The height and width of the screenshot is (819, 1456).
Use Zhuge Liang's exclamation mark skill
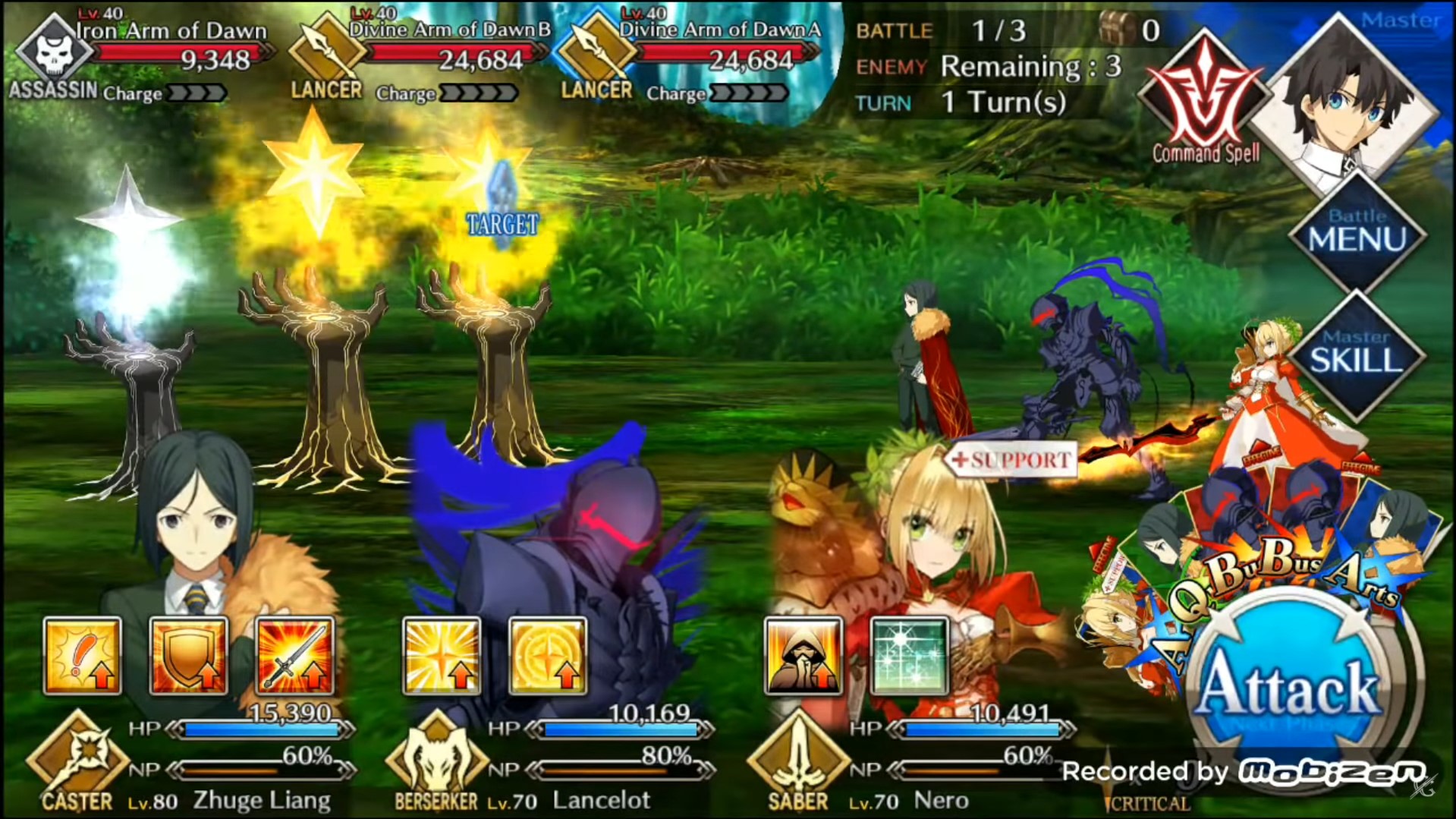pyautogui.click(x=83, y=657)
